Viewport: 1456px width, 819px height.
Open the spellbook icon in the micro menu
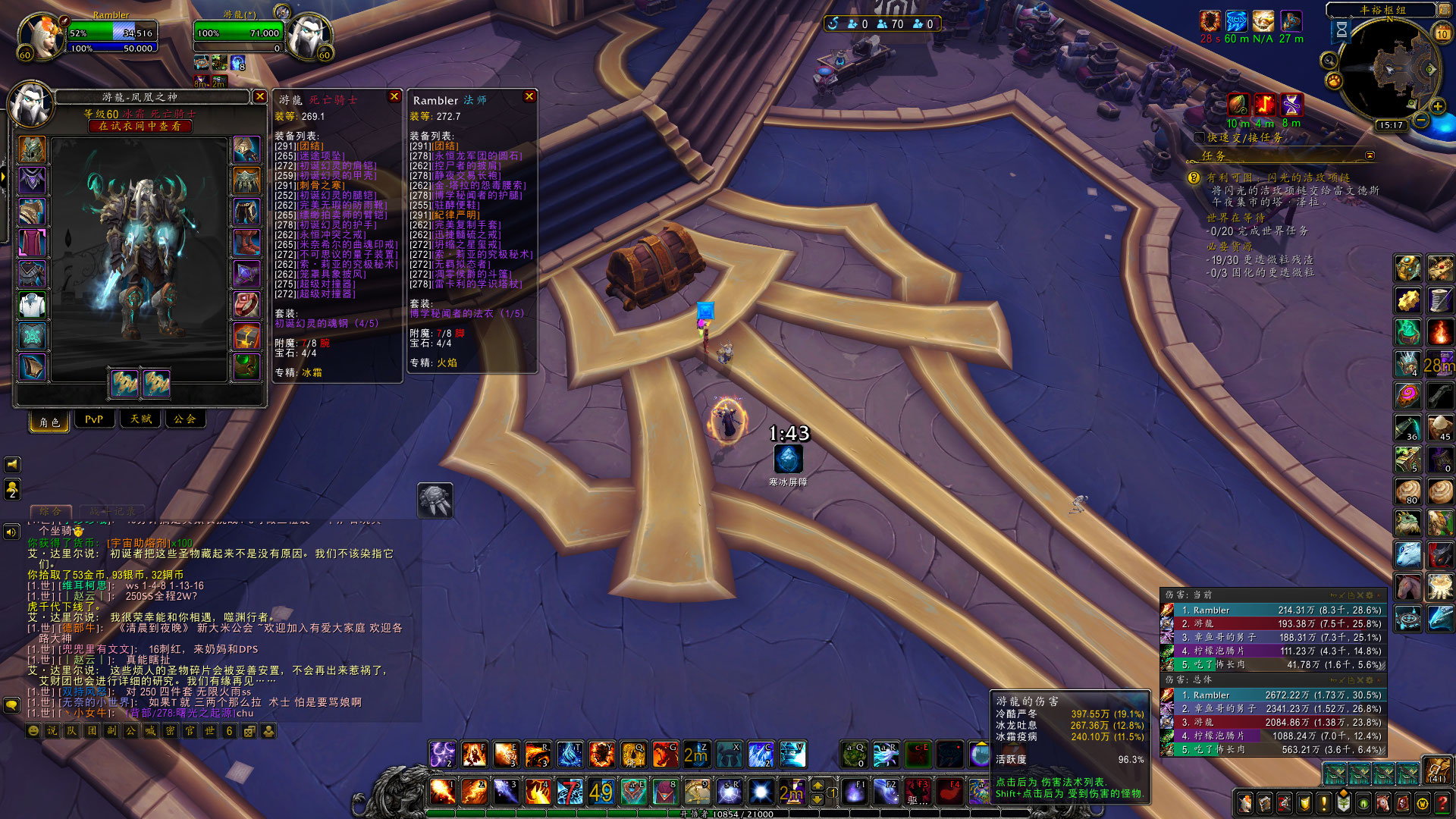(1265, 804)
